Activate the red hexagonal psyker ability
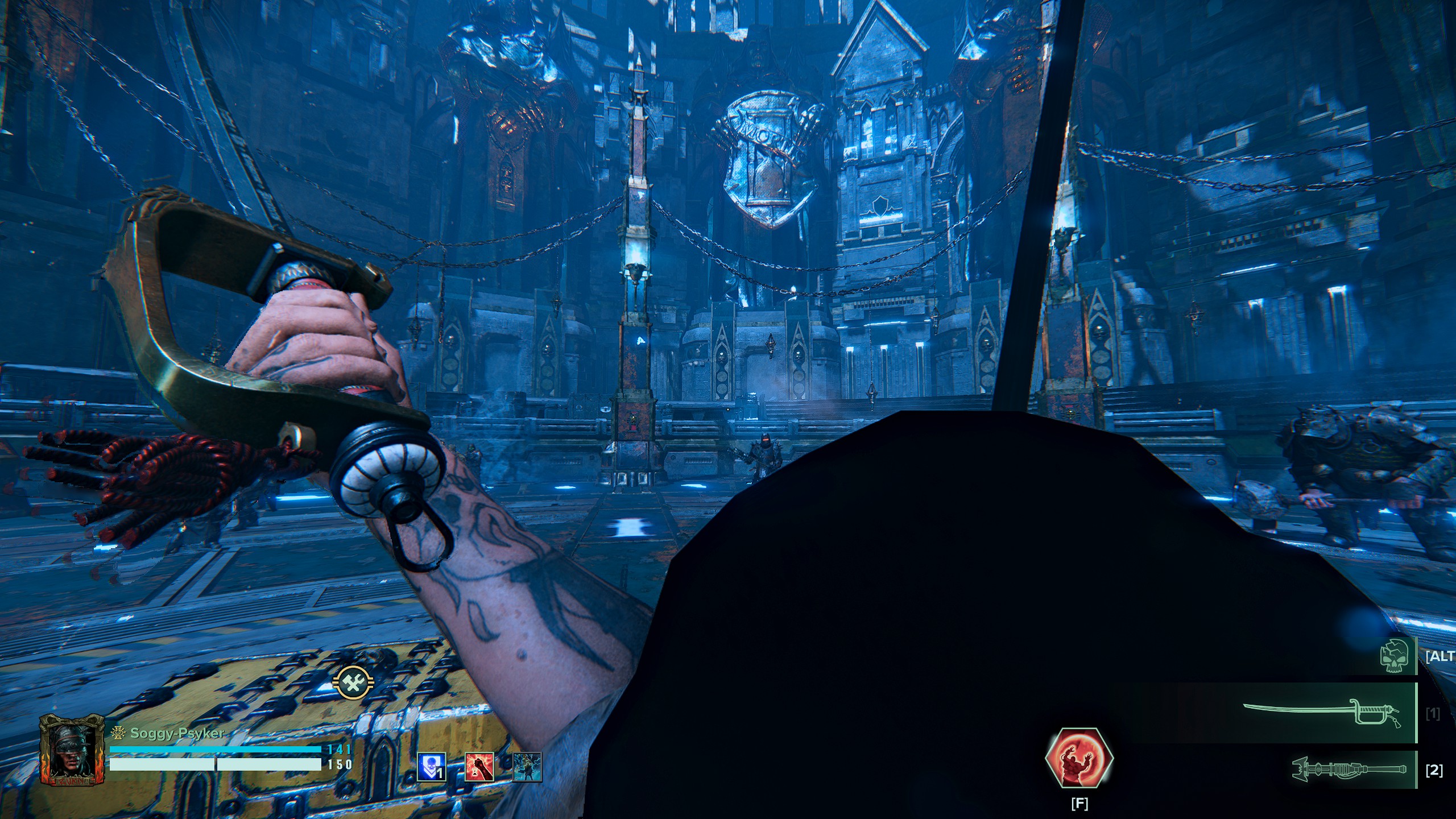 tap(1079, 757)
